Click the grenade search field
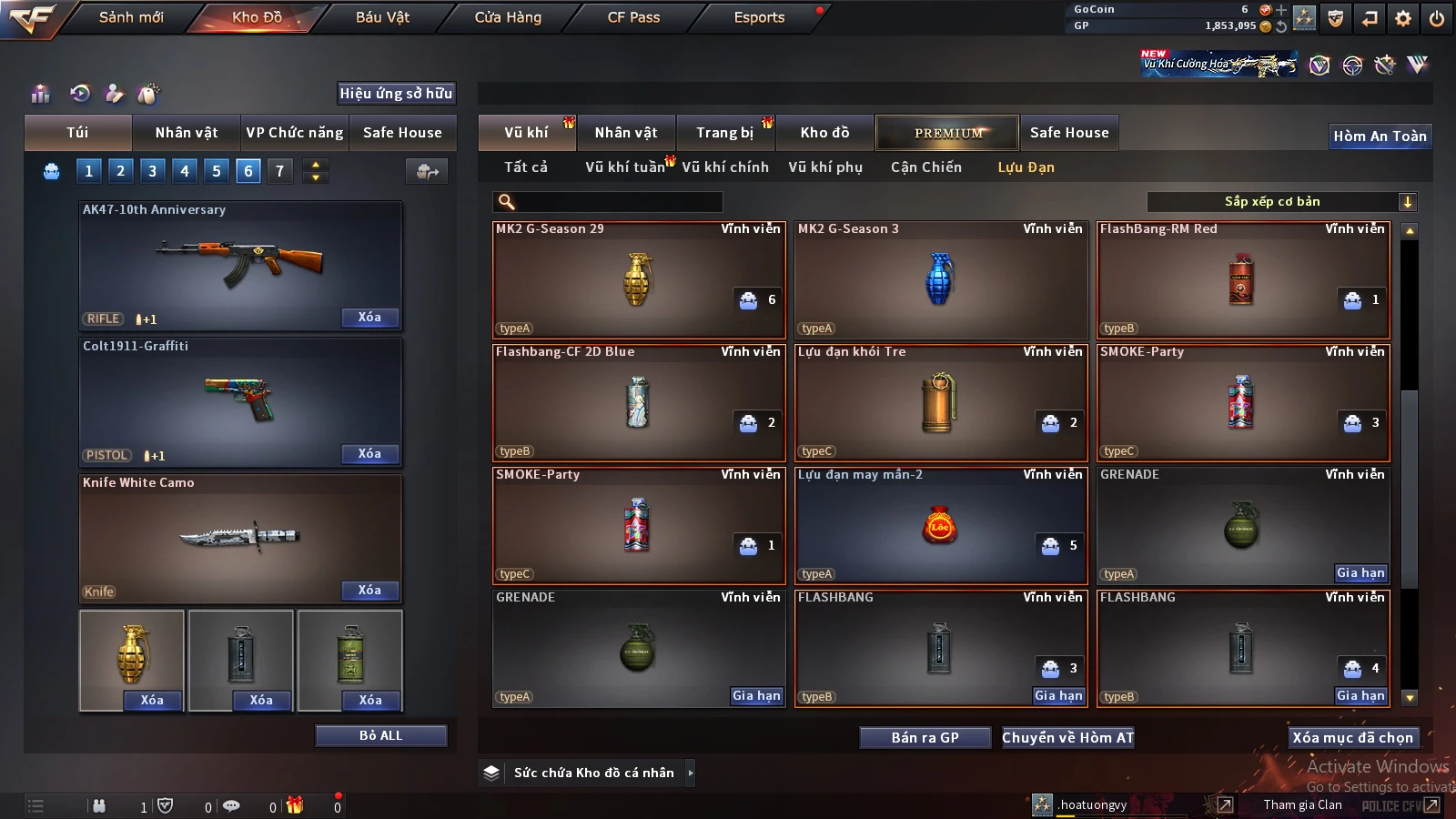1456x819 pixels. tap(617, 202)
